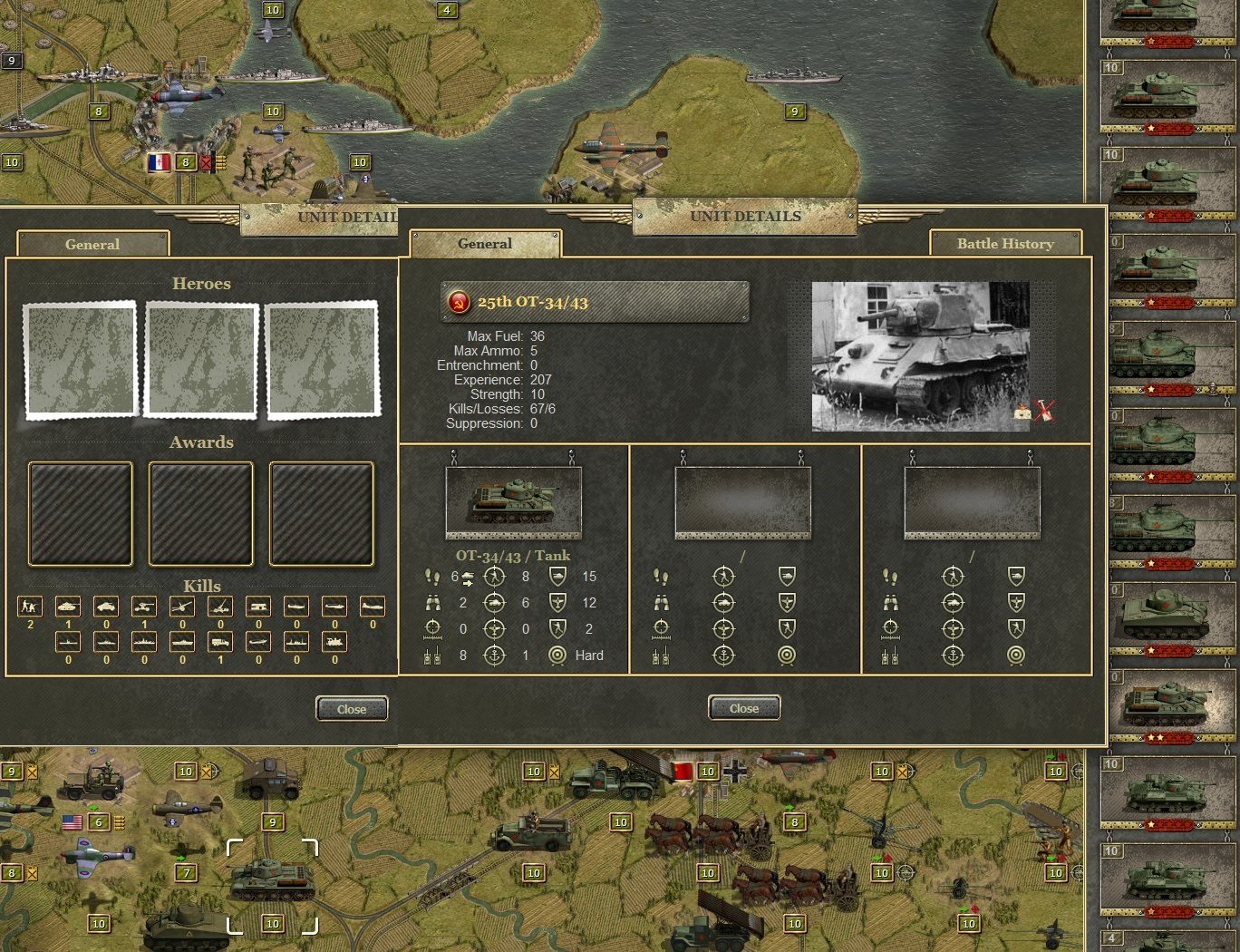Viewport: 1240px width, 952px height.
Task: Click the air defense shield icon showing 12
Action: (557, 602)
